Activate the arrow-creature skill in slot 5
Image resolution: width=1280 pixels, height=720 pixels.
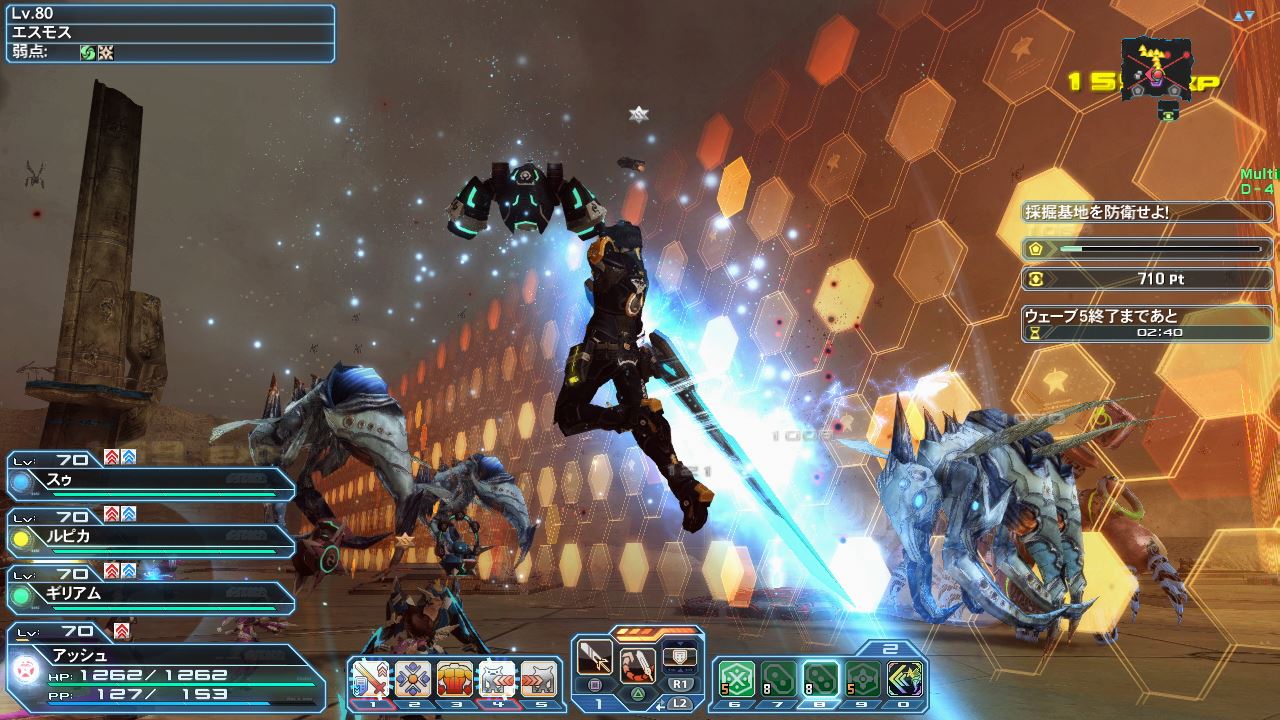coord(539,680)
